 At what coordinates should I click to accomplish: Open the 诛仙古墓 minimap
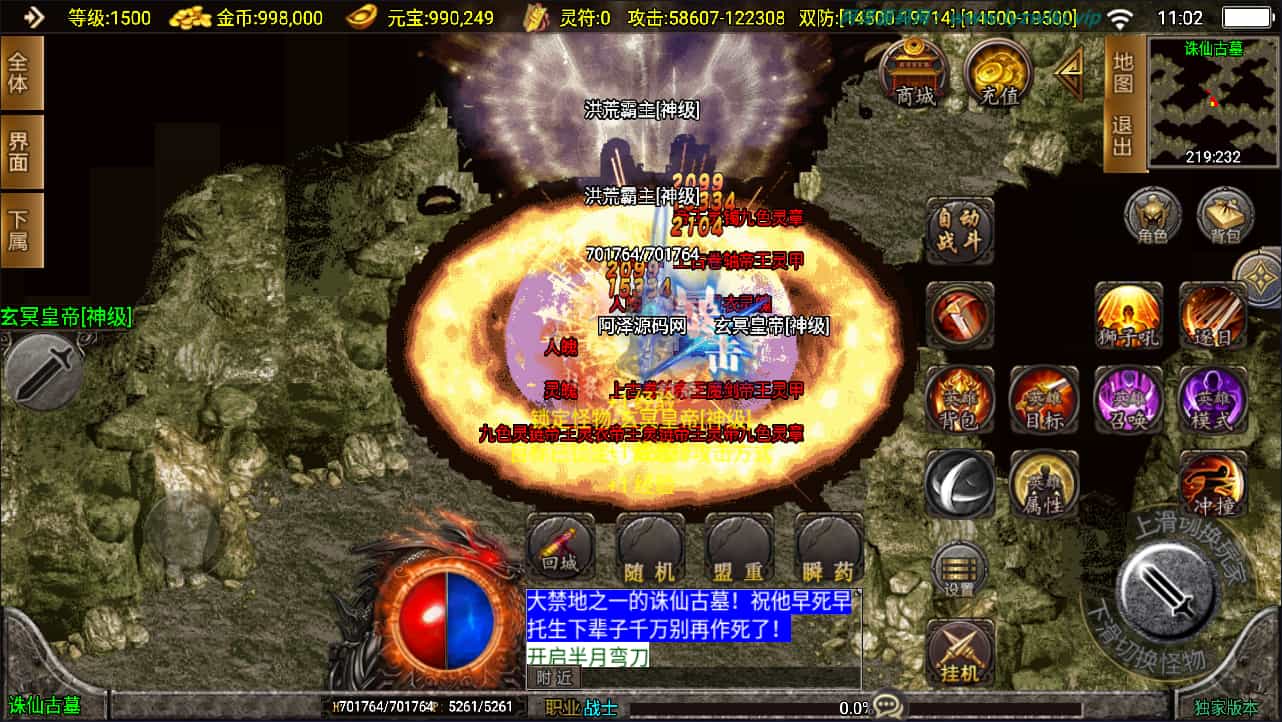point(1213,101)
